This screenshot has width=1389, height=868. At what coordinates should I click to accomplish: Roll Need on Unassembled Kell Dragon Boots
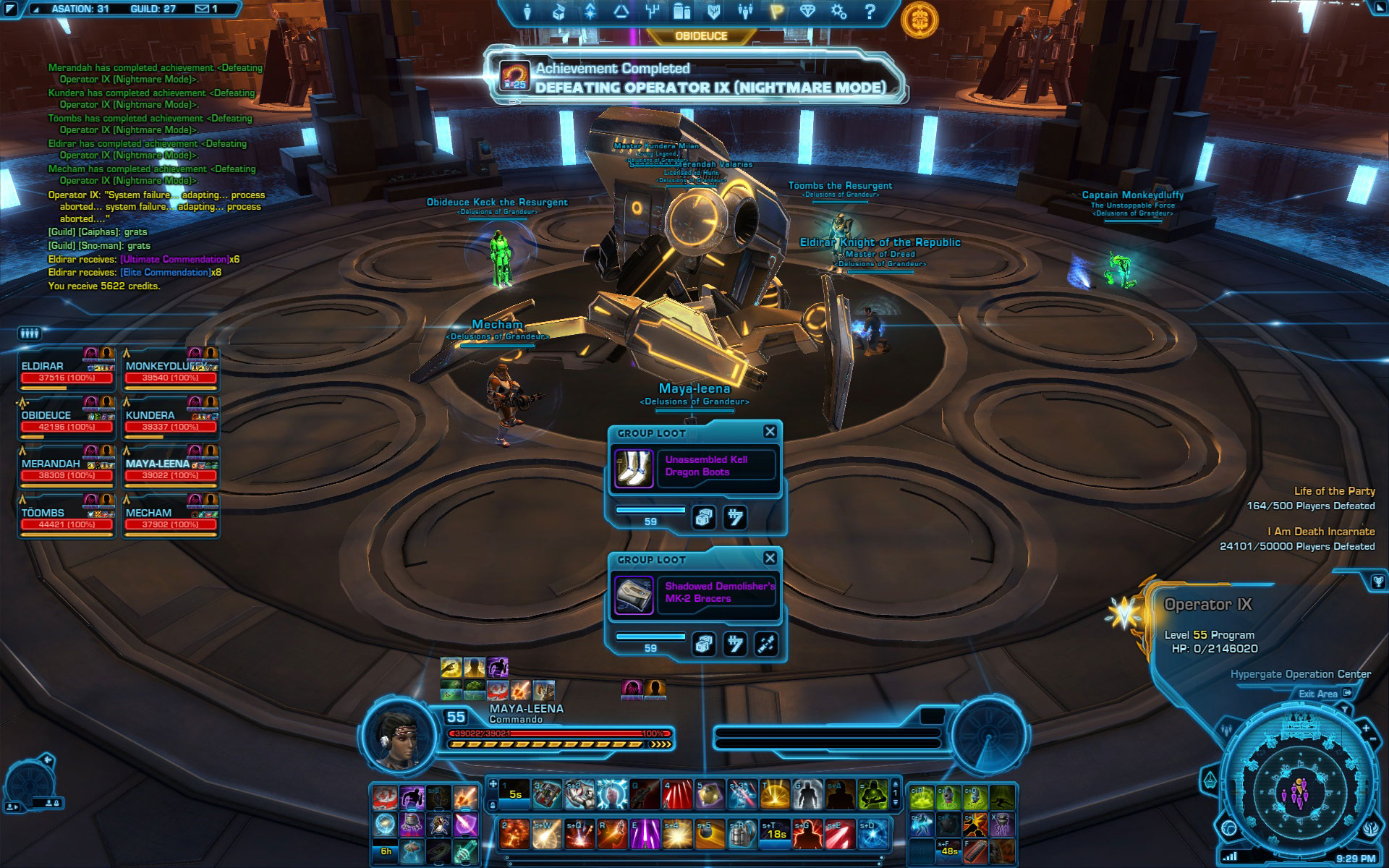pos(704,517)
